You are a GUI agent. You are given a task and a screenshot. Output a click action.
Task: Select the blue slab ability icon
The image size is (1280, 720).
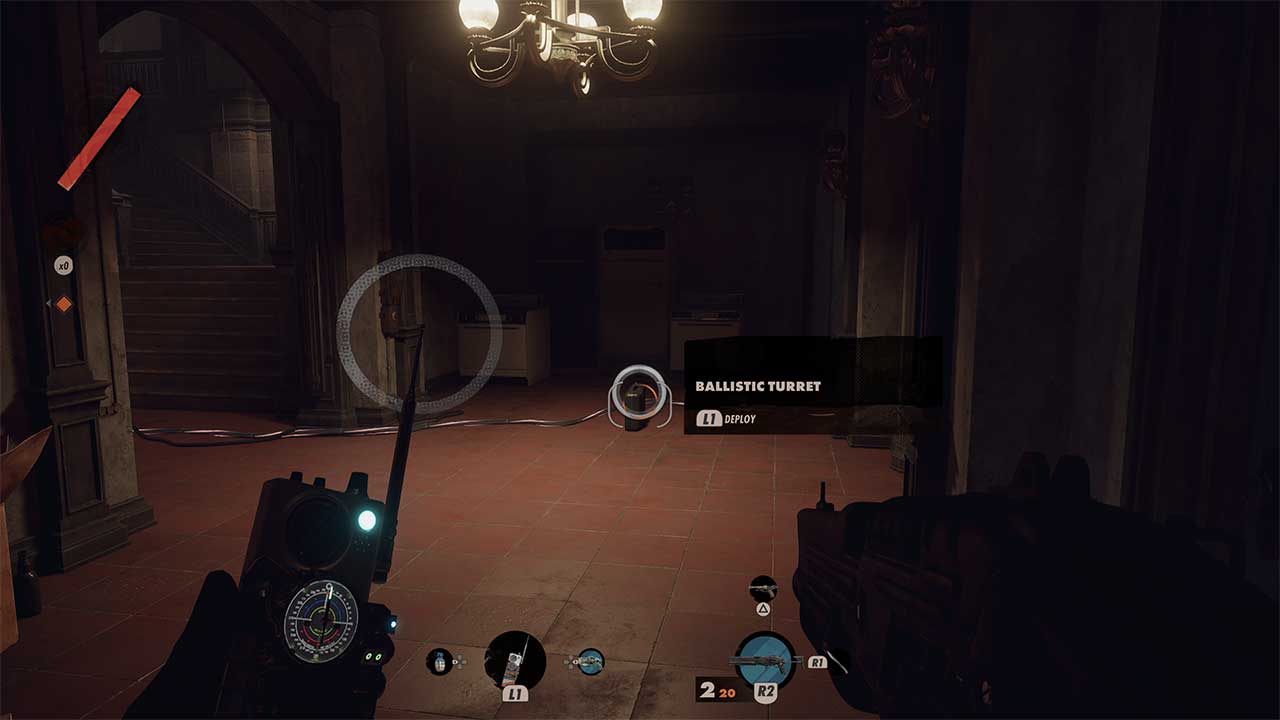tap(590, 661)
